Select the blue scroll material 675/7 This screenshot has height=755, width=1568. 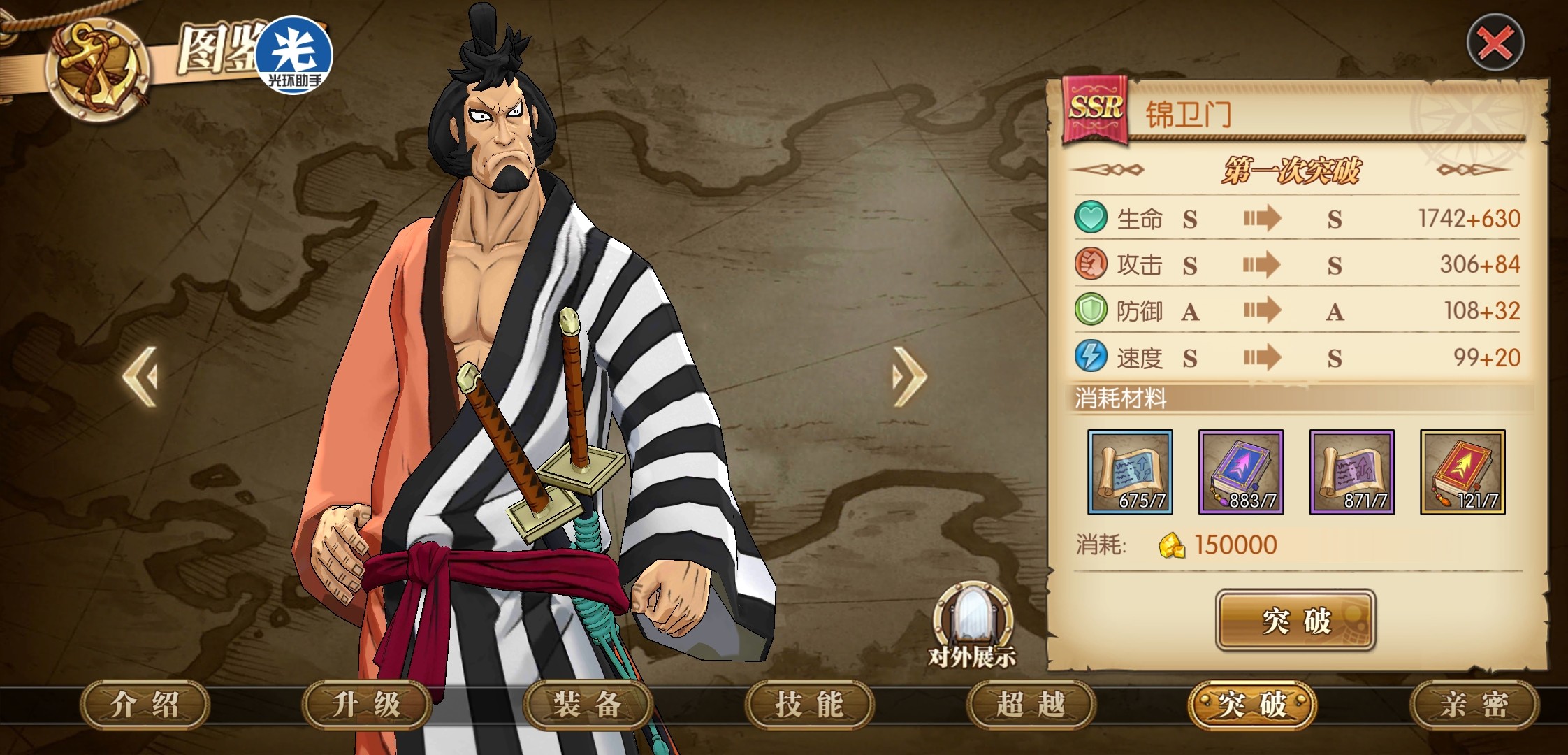point(1130,472)
